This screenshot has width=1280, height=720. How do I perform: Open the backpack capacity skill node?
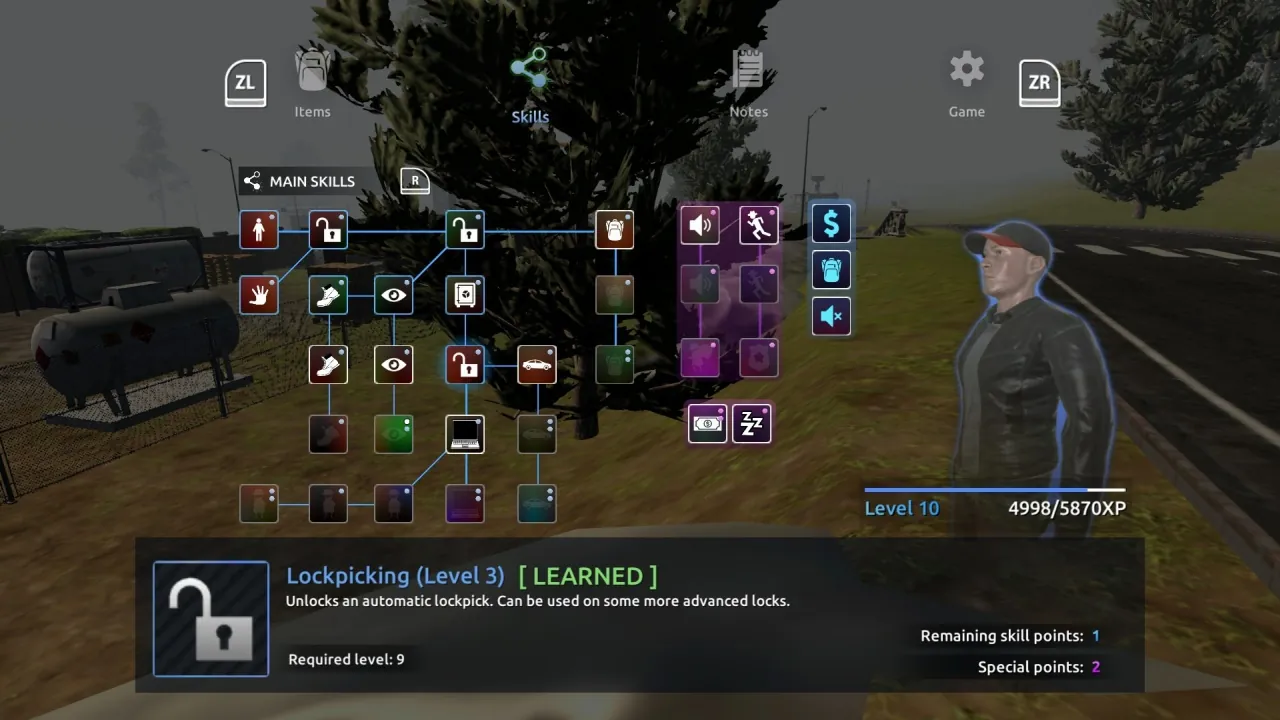coord(614,229)
